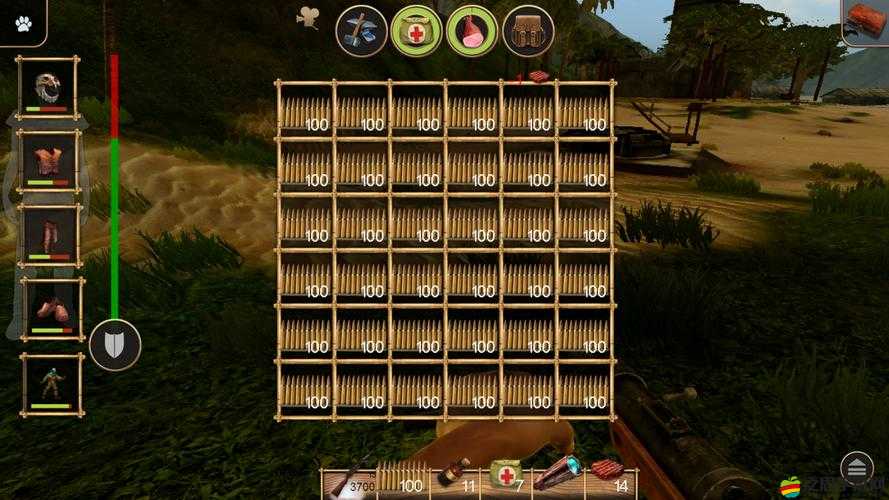This screenshot has height=500, width=889.
Task: Tap the paw print button
Action: coord(23,23)
